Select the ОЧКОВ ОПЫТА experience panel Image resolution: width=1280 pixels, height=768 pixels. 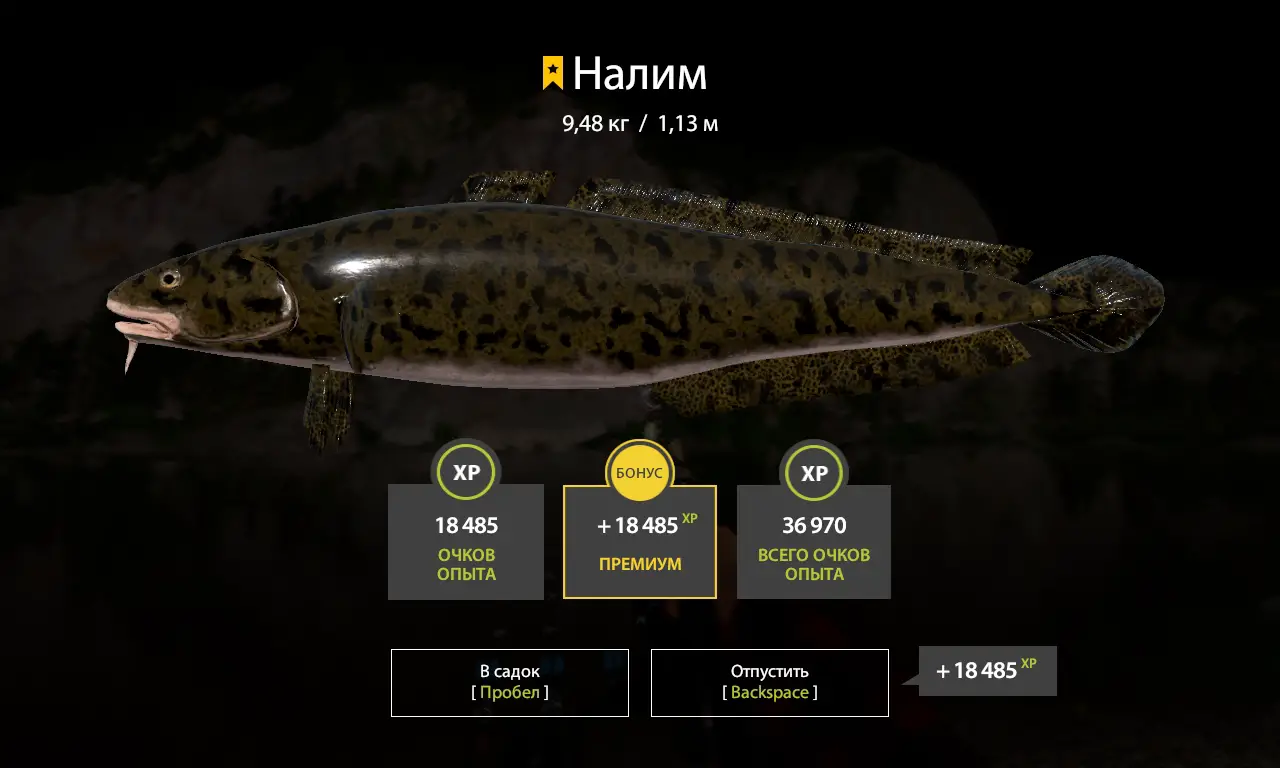pos(466,545)
